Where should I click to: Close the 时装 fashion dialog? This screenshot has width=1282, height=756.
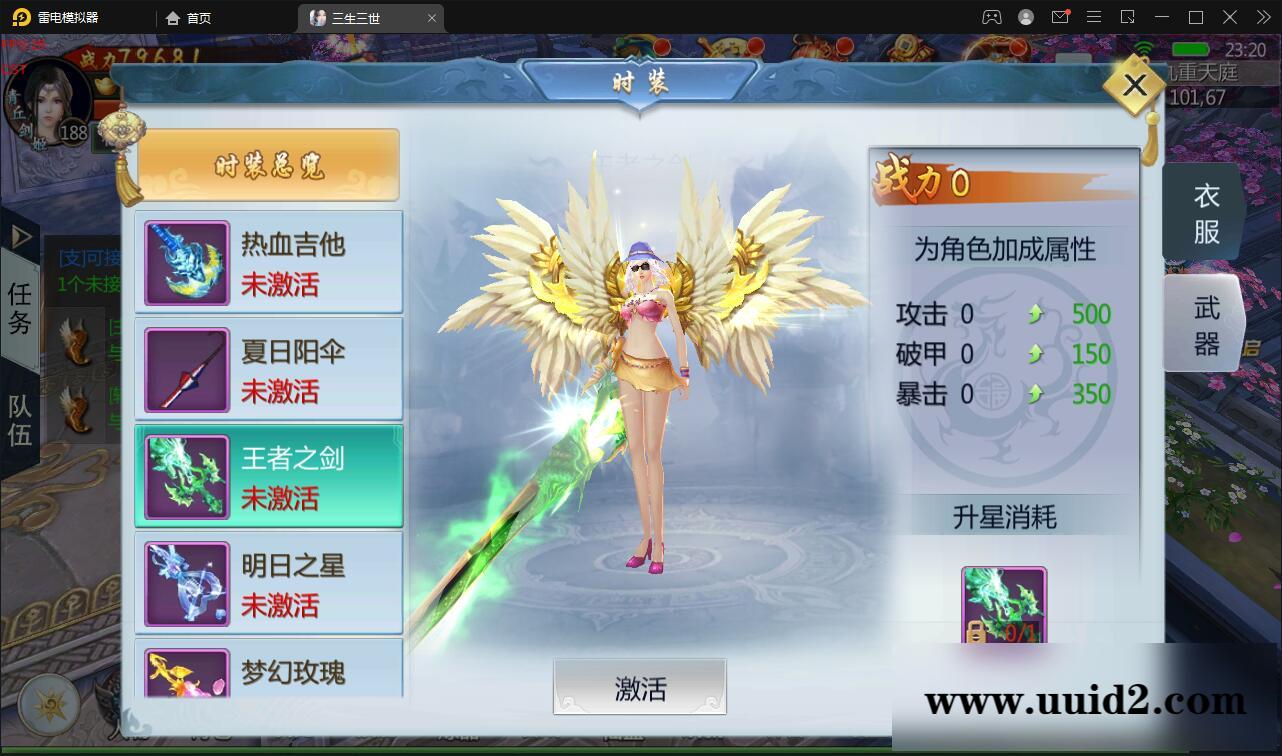1133,85
